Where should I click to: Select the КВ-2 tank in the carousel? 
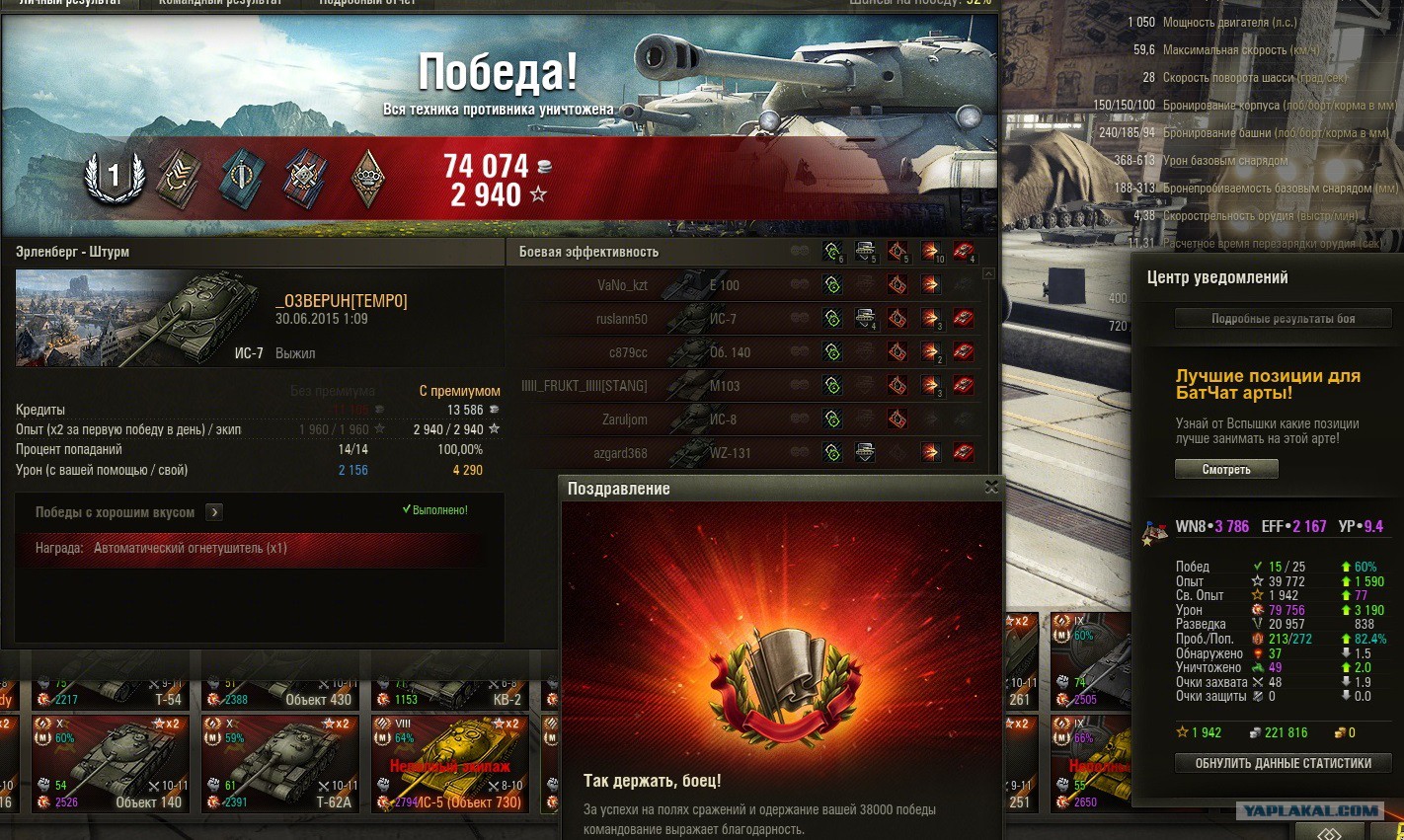(451, 686)
